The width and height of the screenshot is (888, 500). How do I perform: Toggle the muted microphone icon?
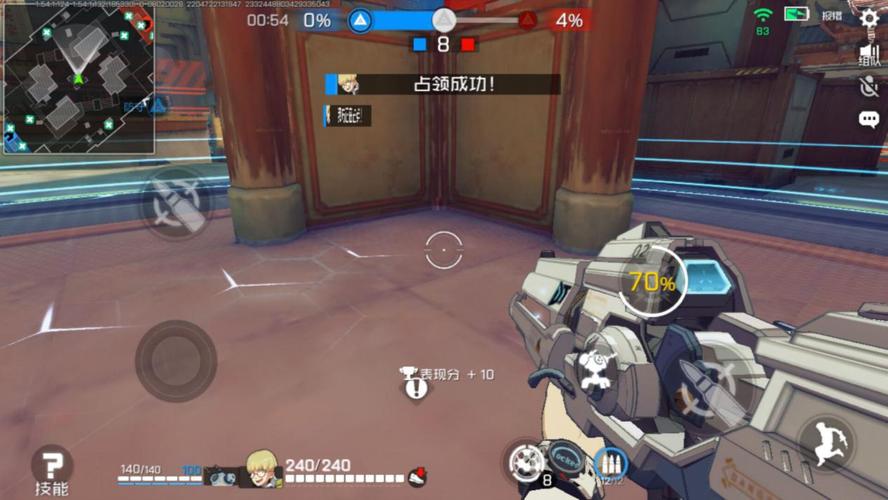868,86
